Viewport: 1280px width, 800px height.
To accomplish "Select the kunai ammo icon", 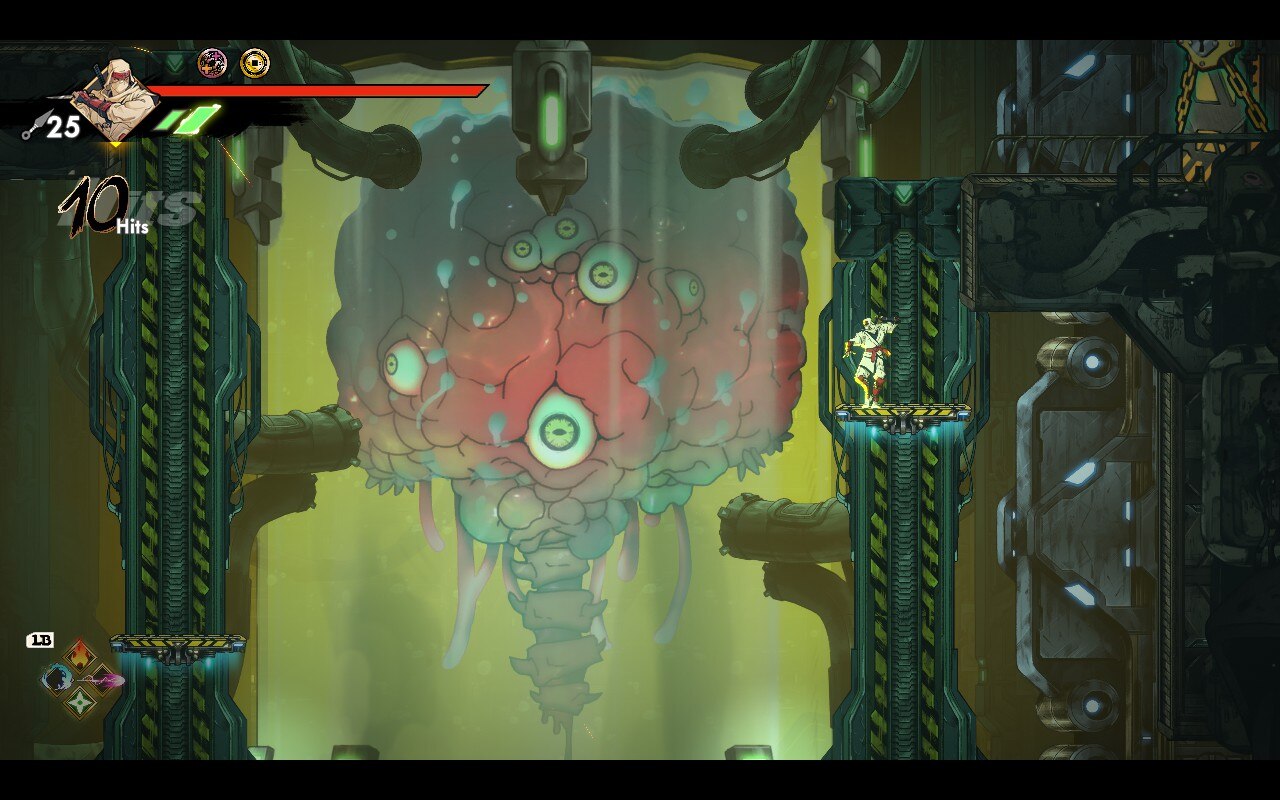I will pos(33,125).
